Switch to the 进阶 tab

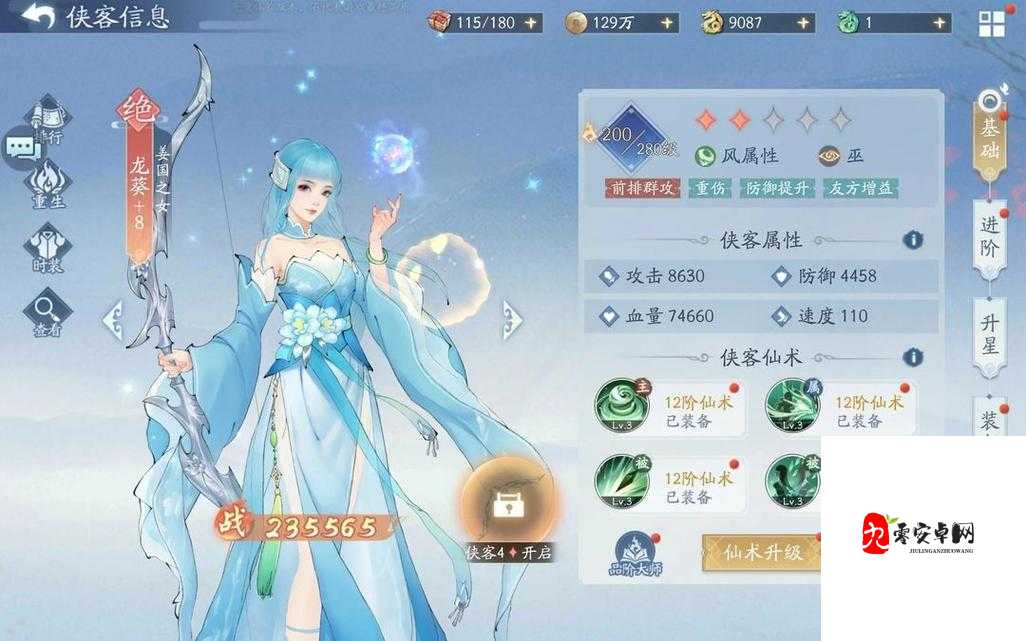pos(990,238)
